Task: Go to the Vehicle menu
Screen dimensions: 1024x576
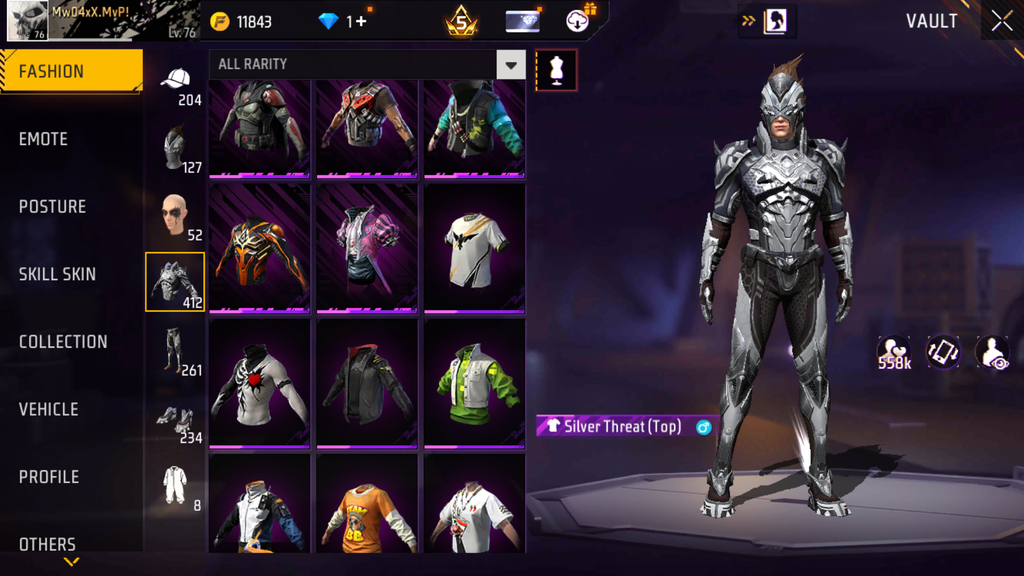Action: click(48, 409)
